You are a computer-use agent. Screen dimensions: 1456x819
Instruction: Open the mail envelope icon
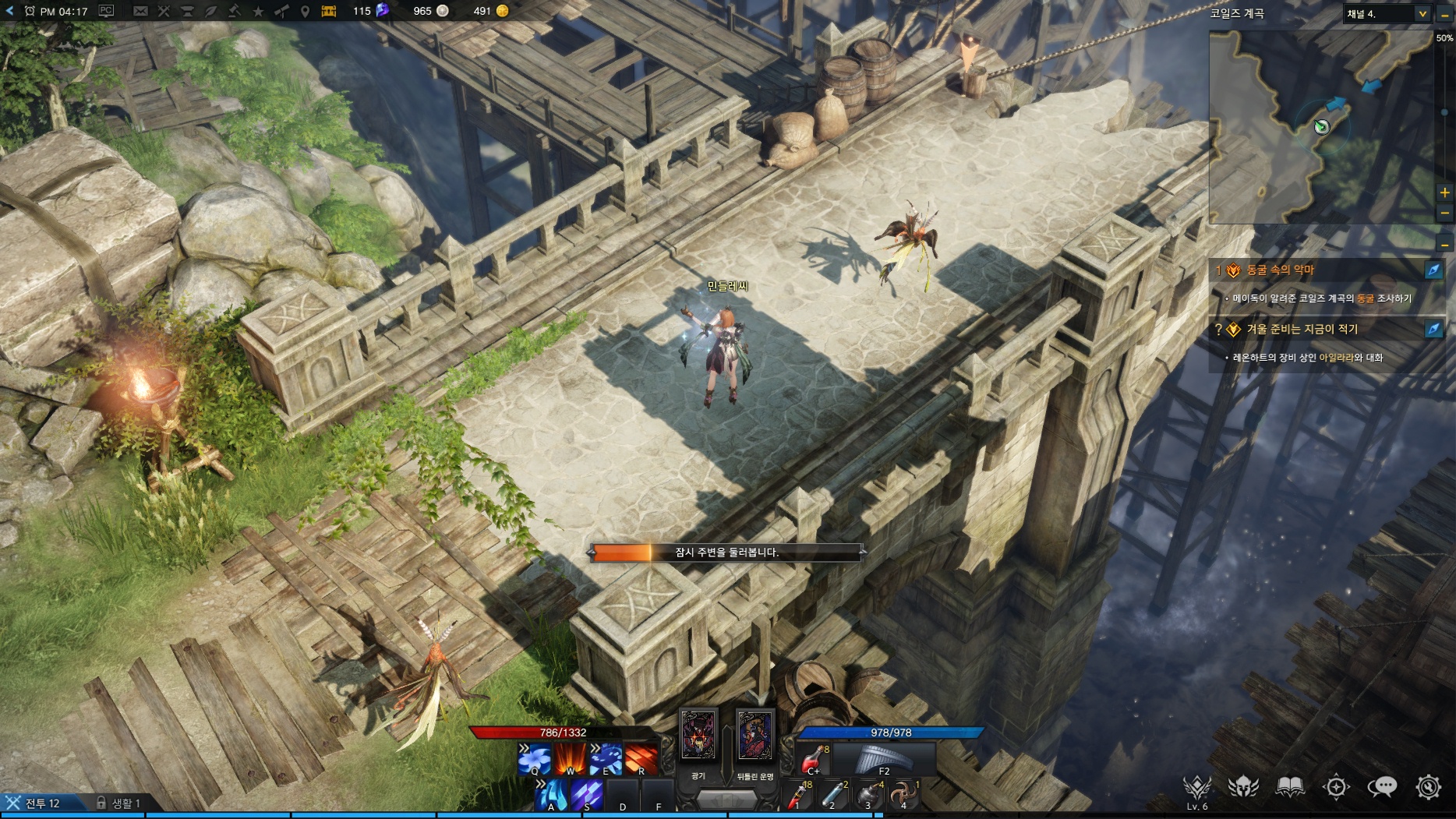140,11
